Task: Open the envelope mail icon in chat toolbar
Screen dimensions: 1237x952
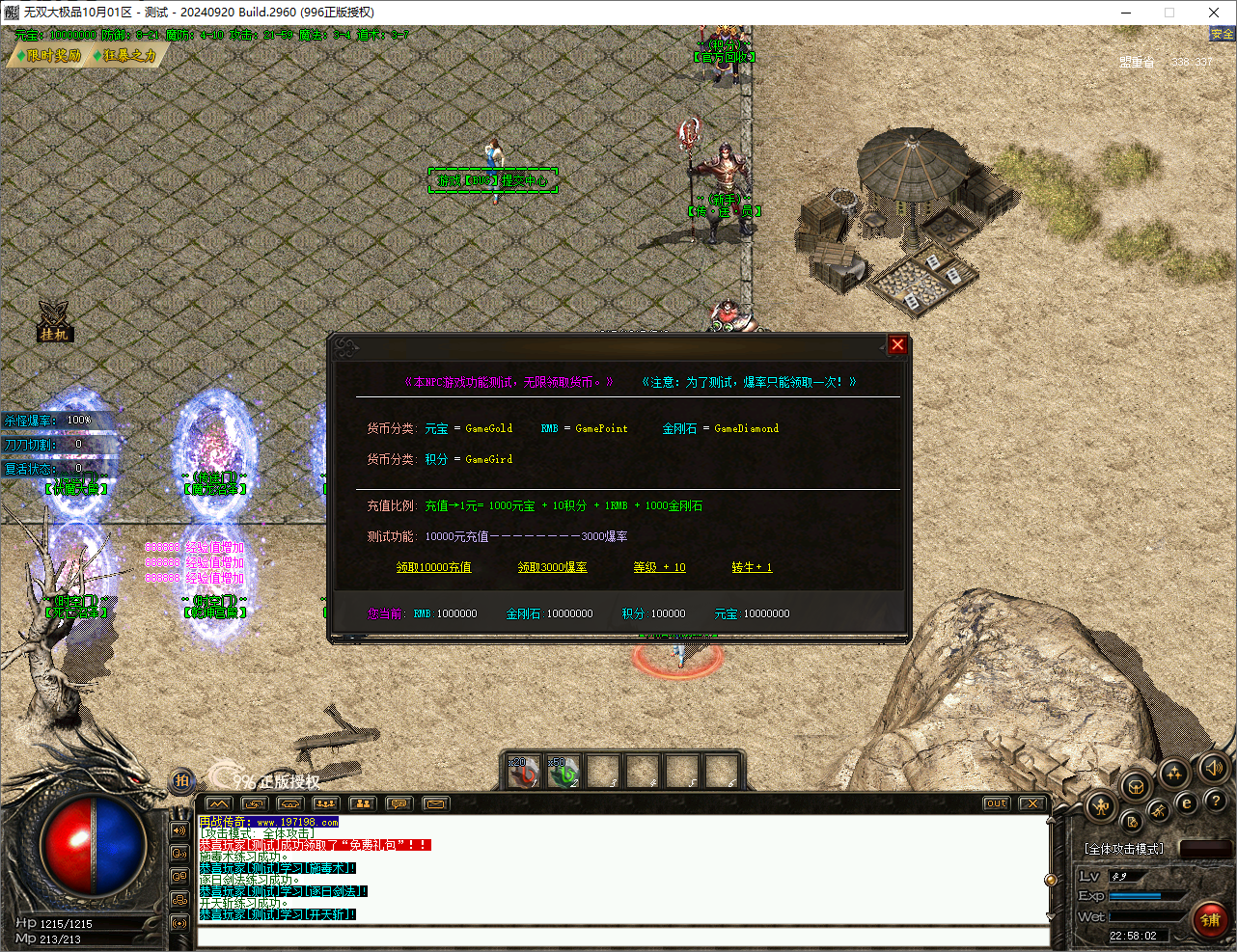Action: coord(434,802)
